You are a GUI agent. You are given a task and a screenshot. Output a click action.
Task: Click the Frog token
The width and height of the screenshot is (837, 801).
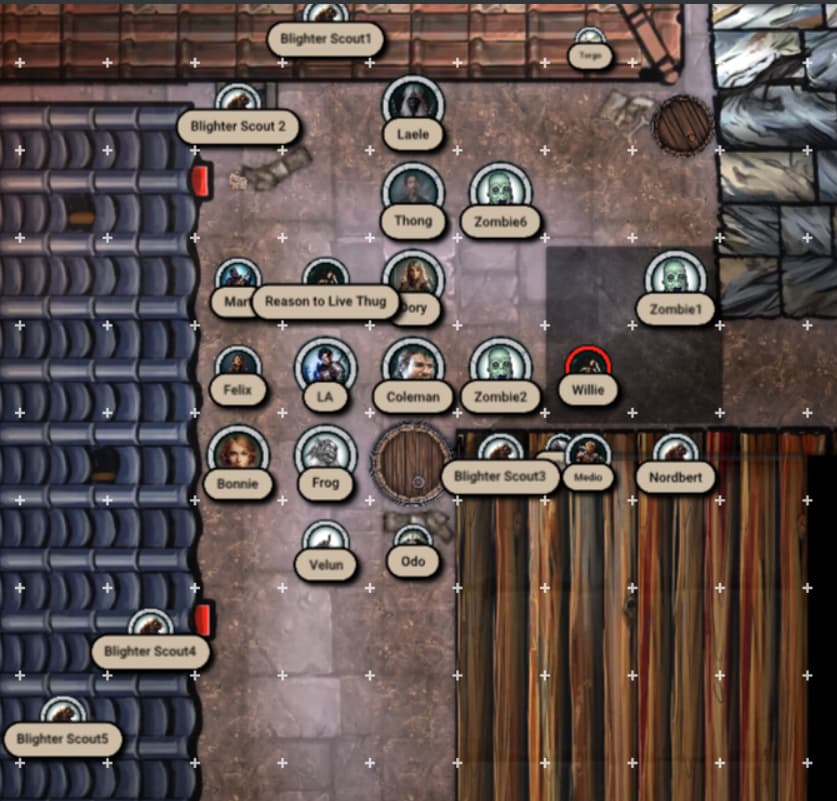pyautogui.click(x=325, y=453)
